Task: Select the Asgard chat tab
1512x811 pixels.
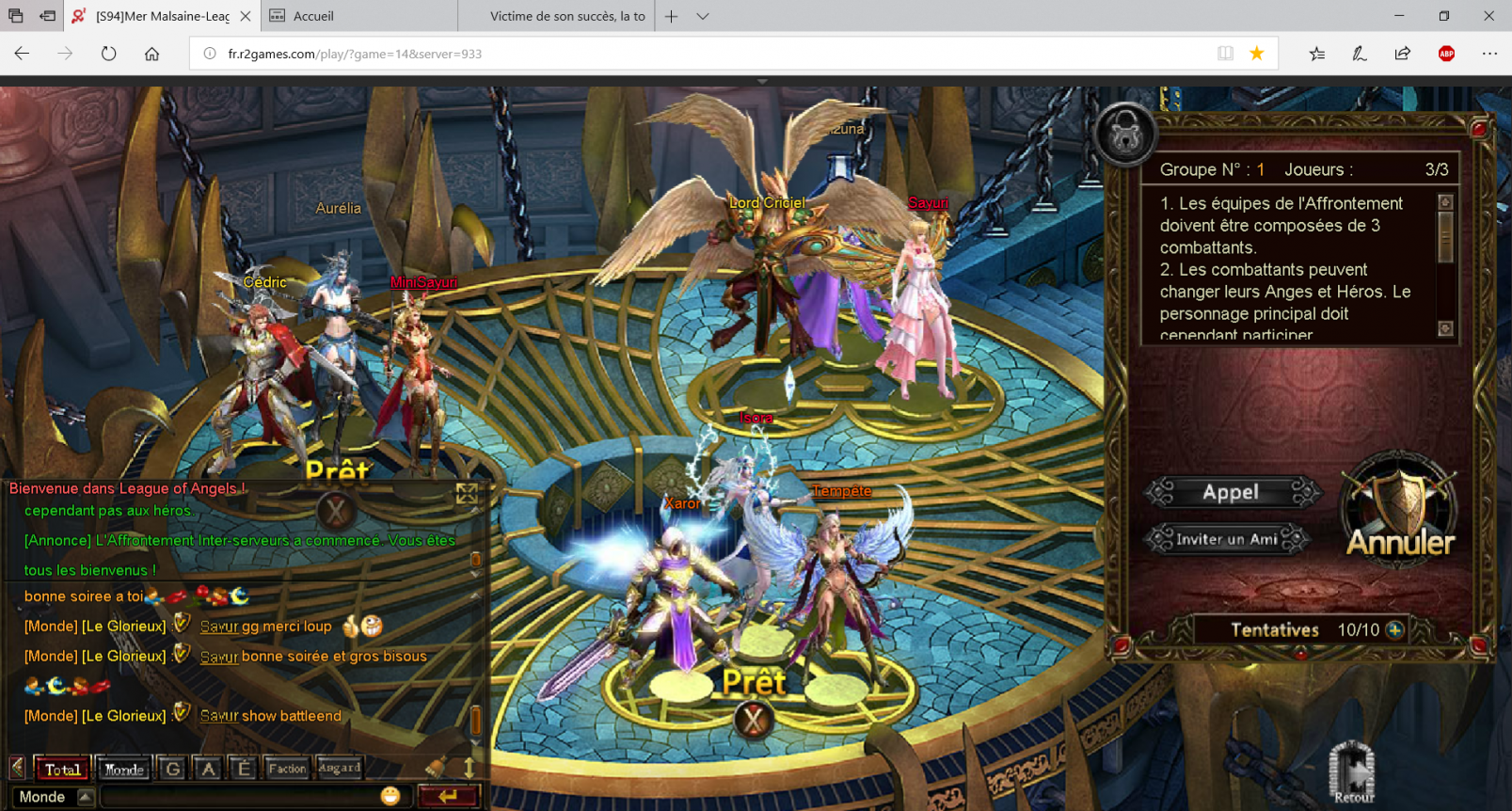Action: 339,769
